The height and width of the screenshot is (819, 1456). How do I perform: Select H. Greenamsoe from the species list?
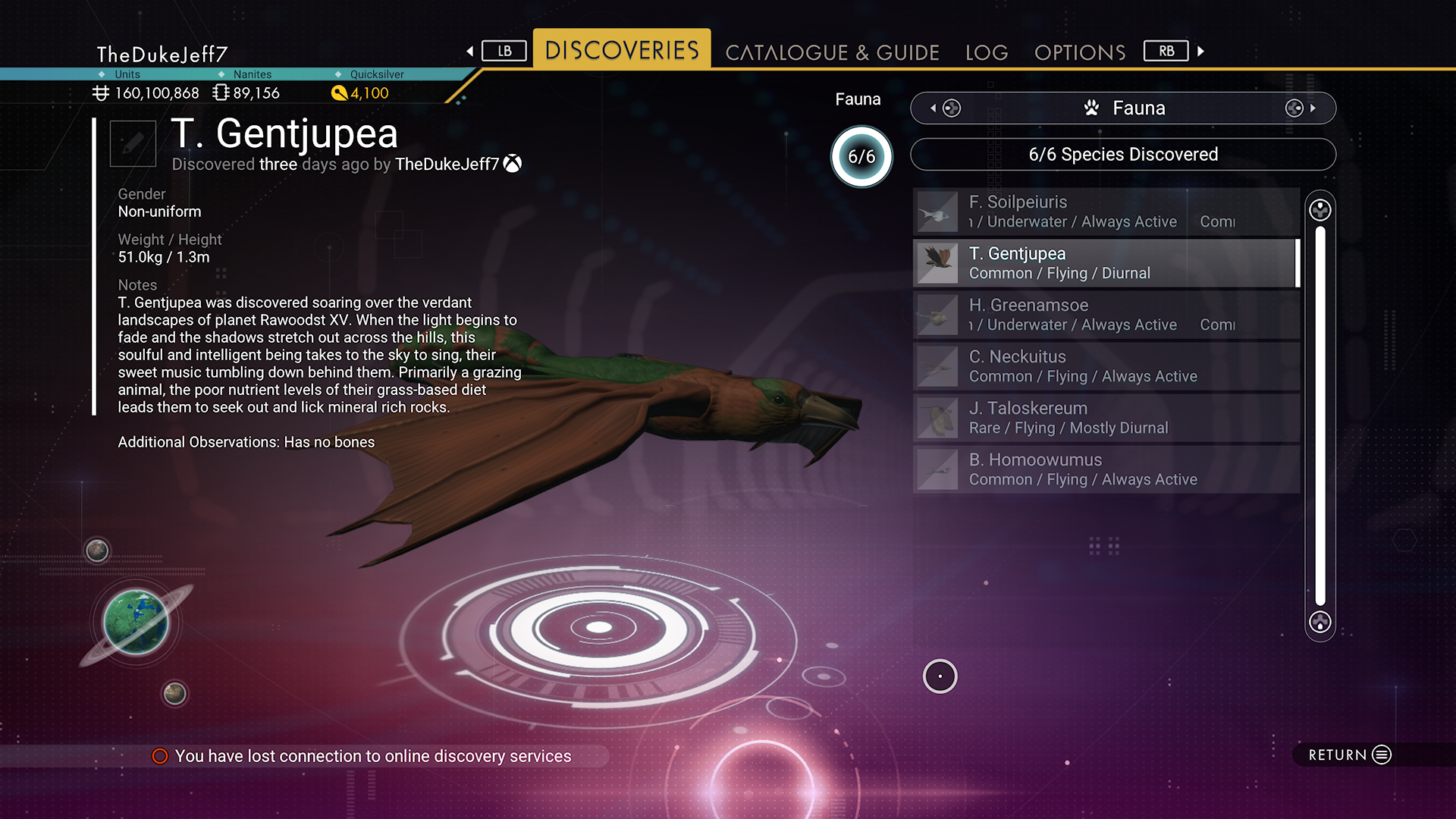(1106, 315)
